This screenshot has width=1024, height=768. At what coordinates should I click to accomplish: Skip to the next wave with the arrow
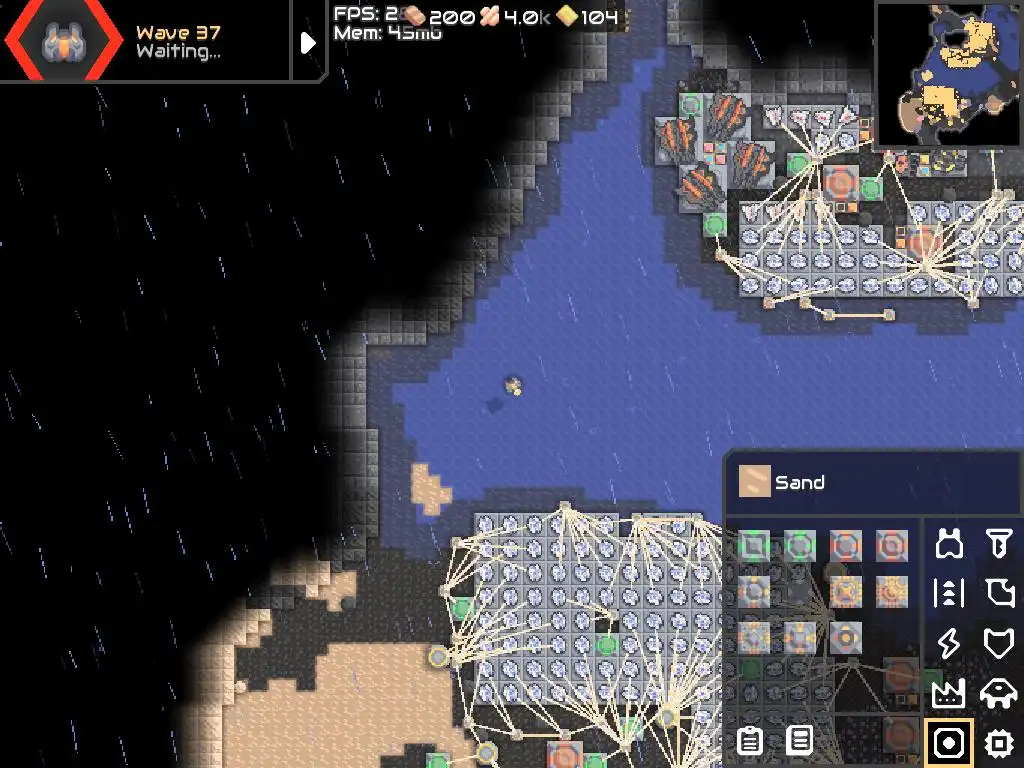point(308,42)
